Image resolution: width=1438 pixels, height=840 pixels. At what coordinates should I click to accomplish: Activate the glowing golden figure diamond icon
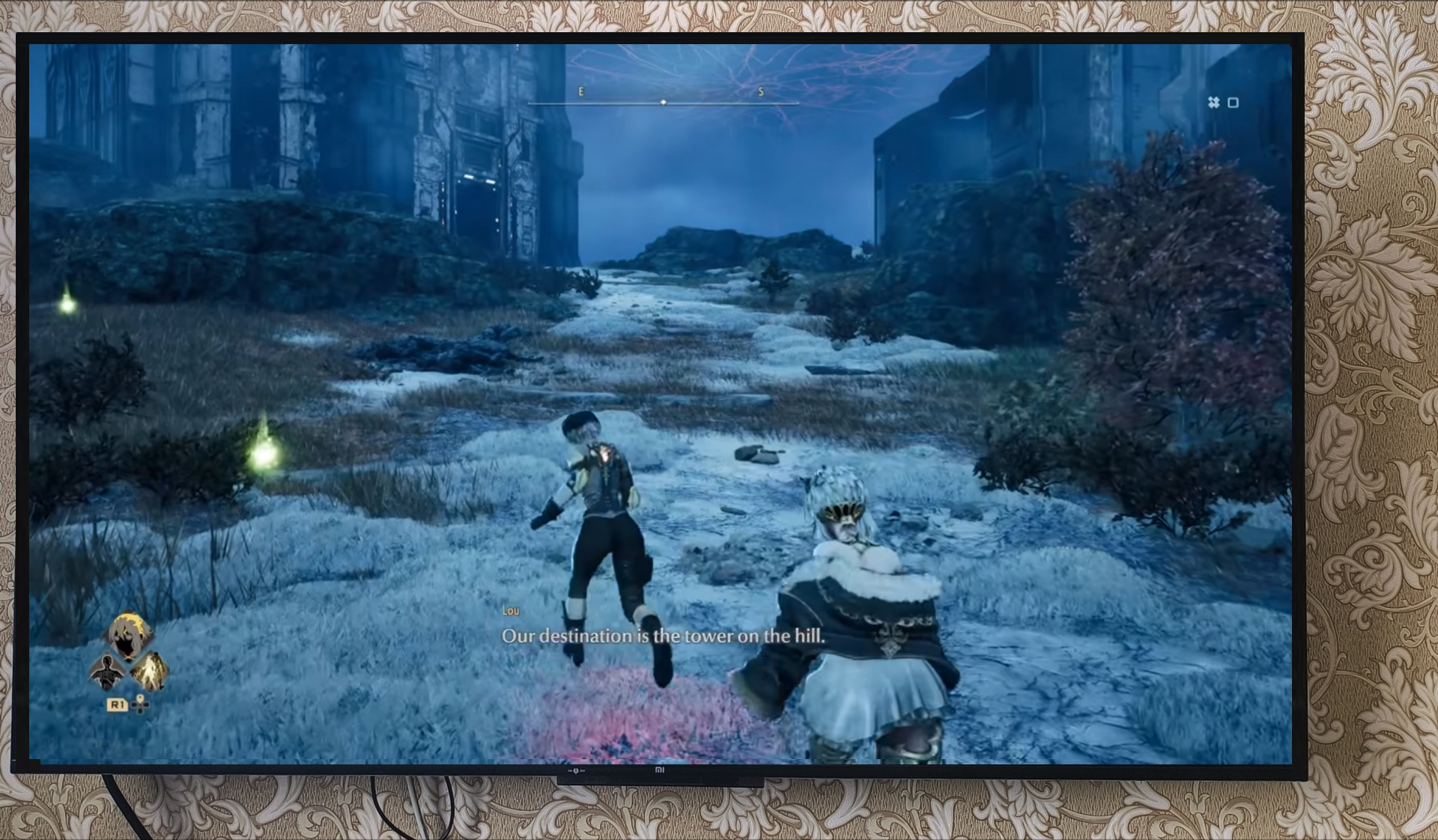tap(150, 671)
